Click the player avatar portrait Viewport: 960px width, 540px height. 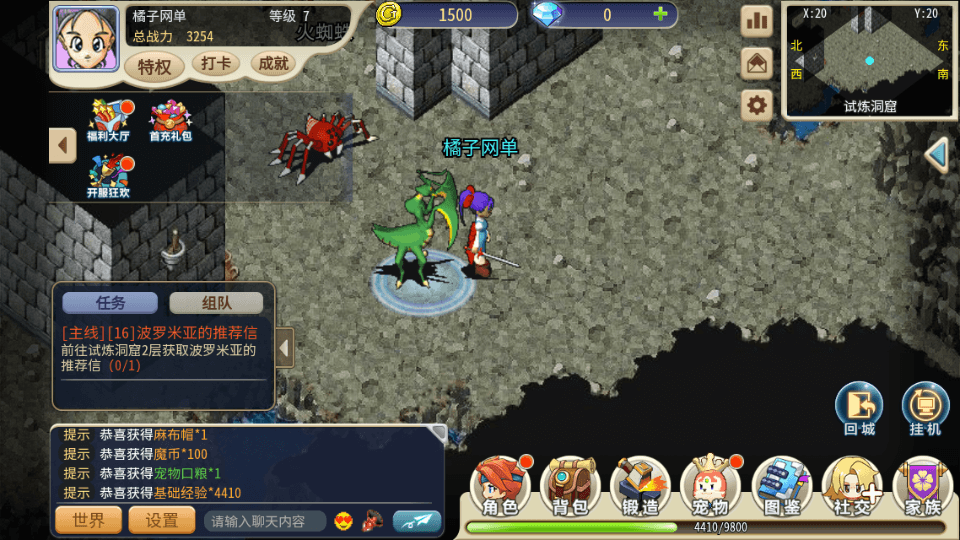(x=79, y=38)
